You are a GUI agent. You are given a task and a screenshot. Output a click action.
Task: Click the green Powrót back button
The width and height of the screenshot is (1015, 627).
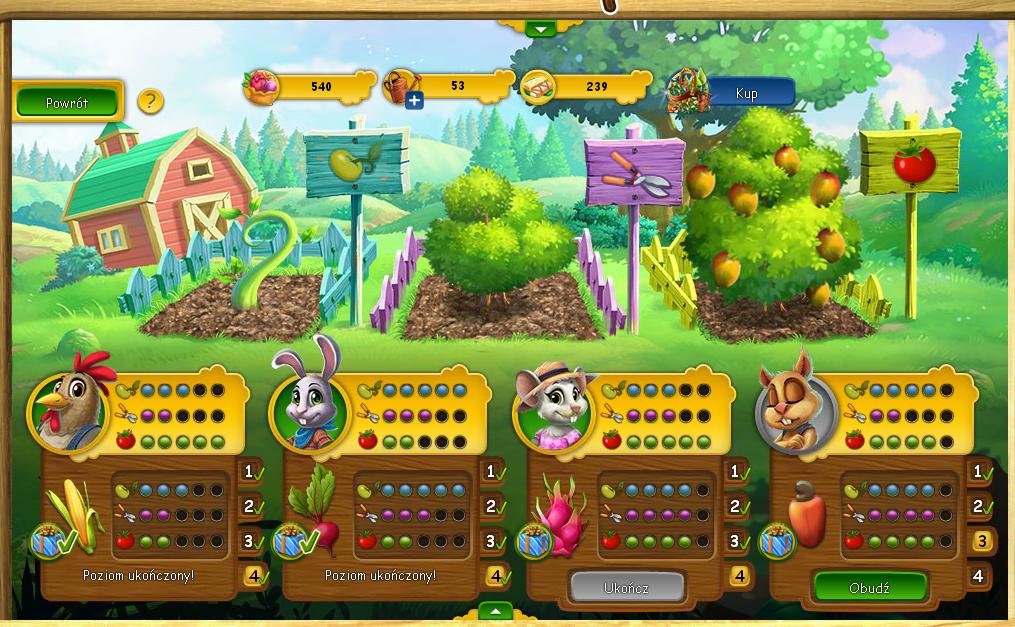click(67, 102)
